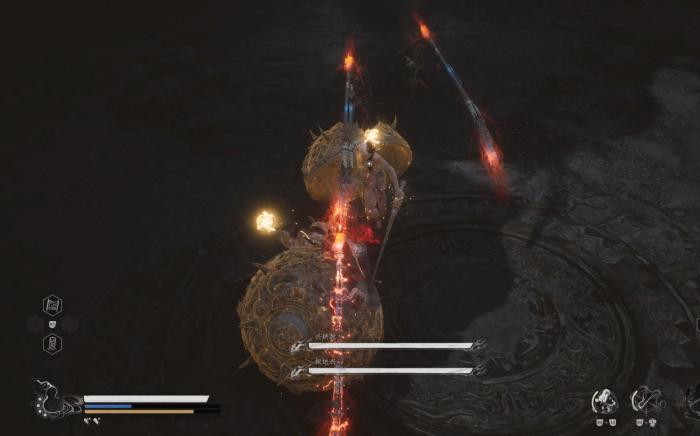Activate the vessel skill icon

pos(644,401)
